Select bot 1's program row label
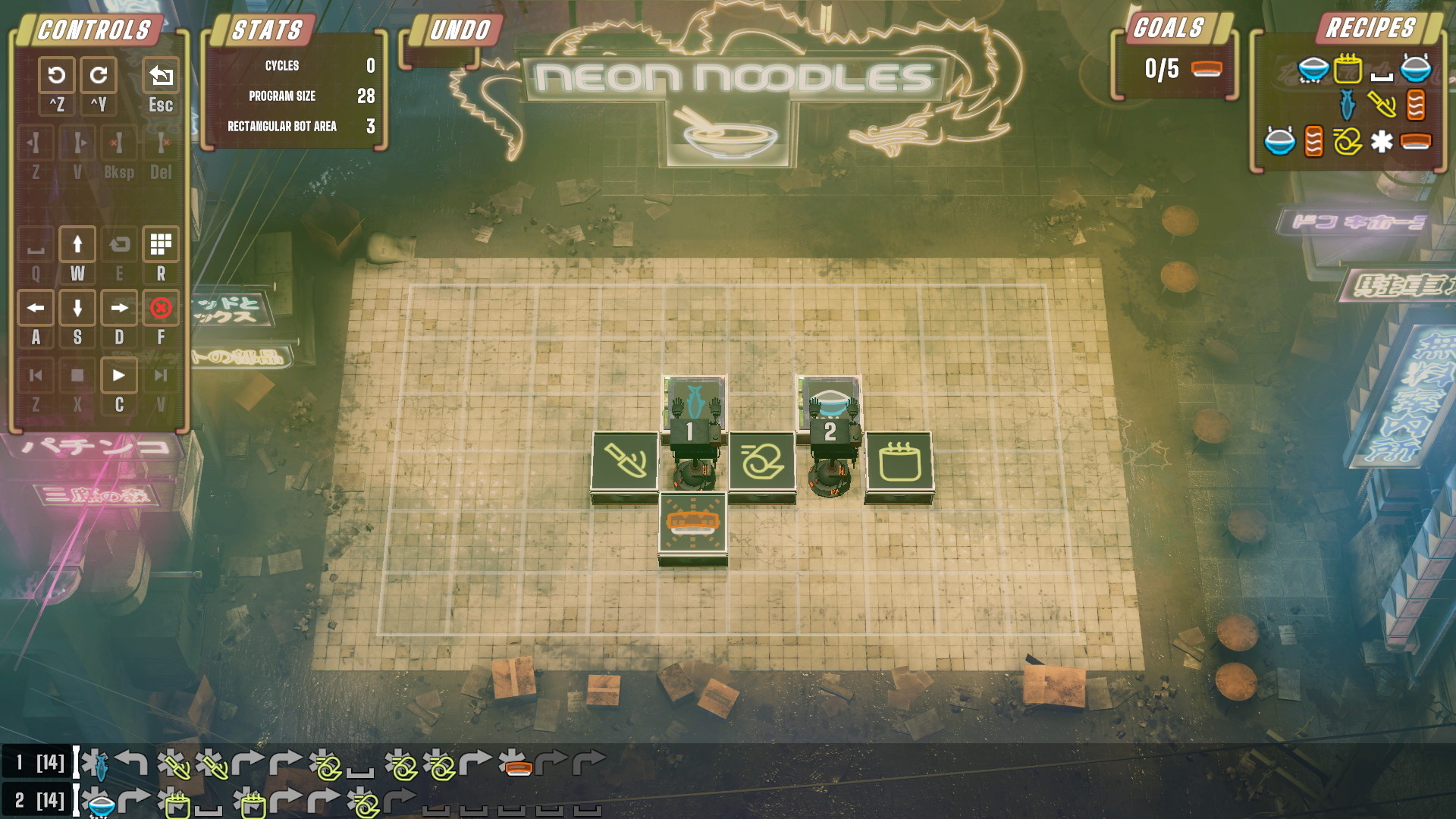Screen dimensions: 1456x819 39,762
